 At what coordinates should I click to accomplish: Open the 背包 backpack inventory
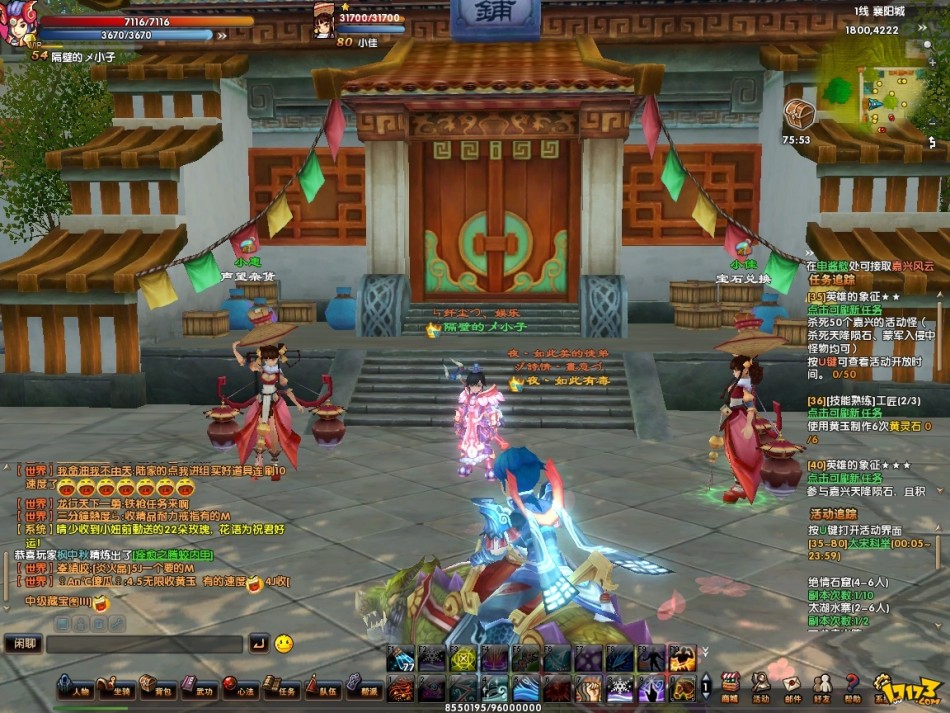pos(158,690)
